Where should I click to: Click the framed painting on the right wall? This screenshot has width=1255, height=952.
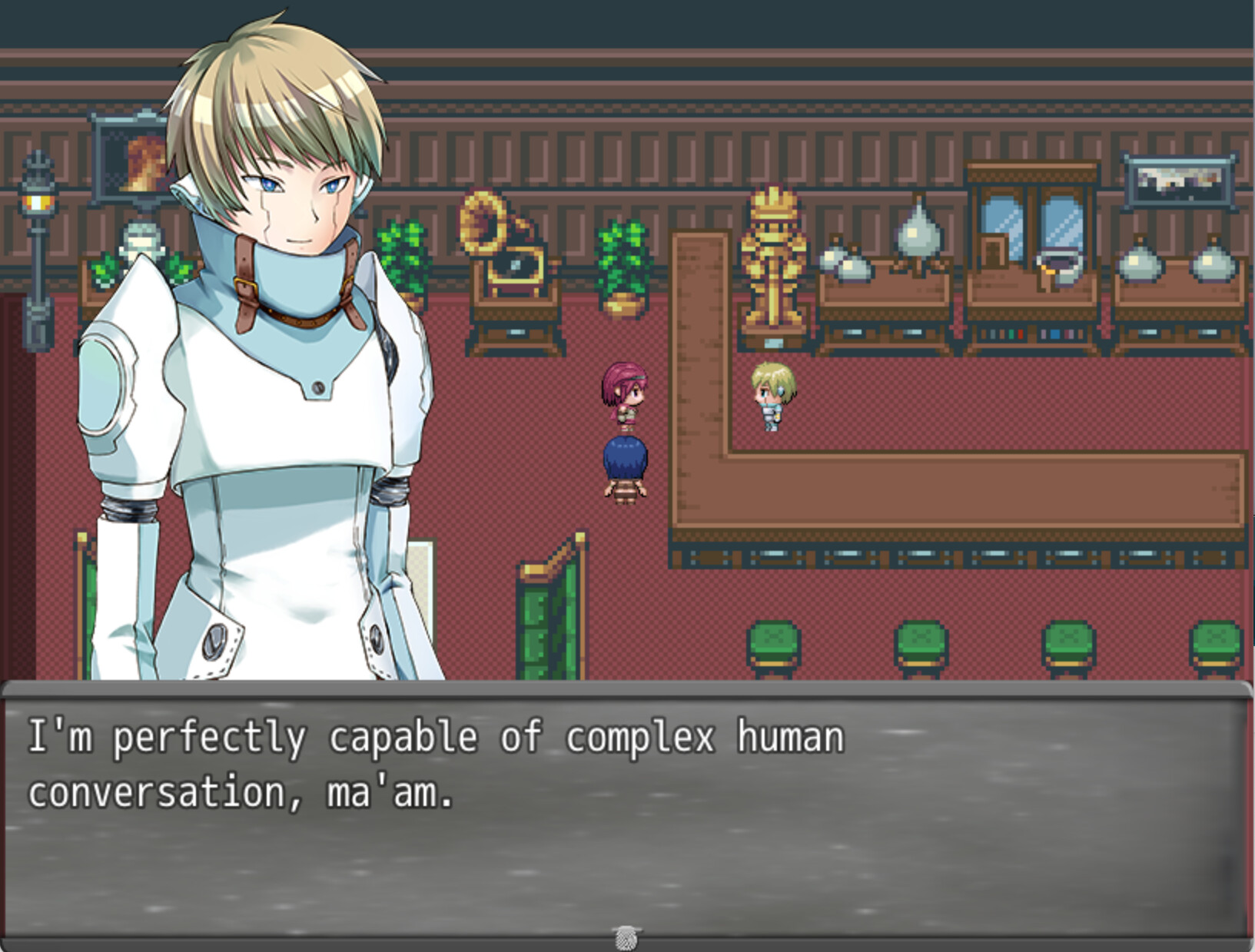pyautogui.click(x=1178, y=181)
